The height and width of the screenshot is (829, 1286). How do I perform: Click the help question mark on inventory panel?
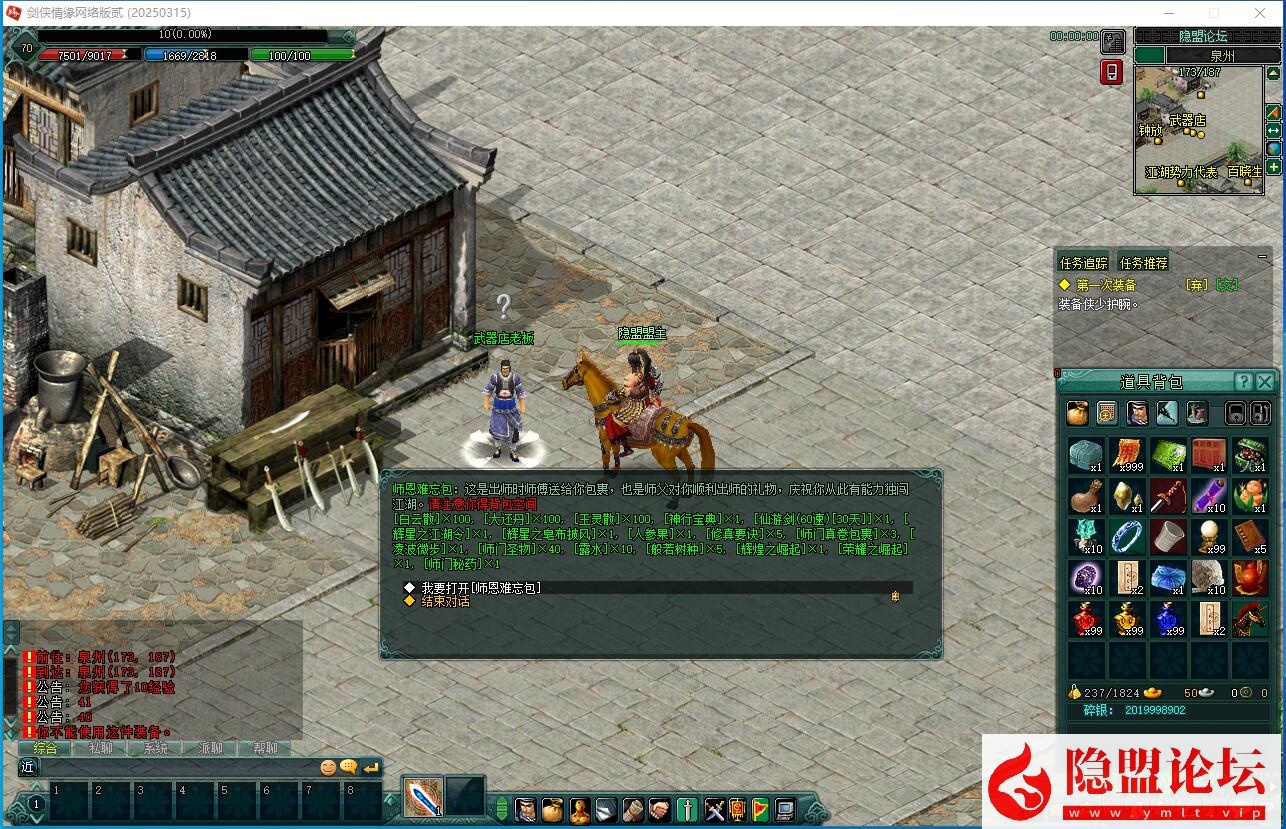point(1244,381)
